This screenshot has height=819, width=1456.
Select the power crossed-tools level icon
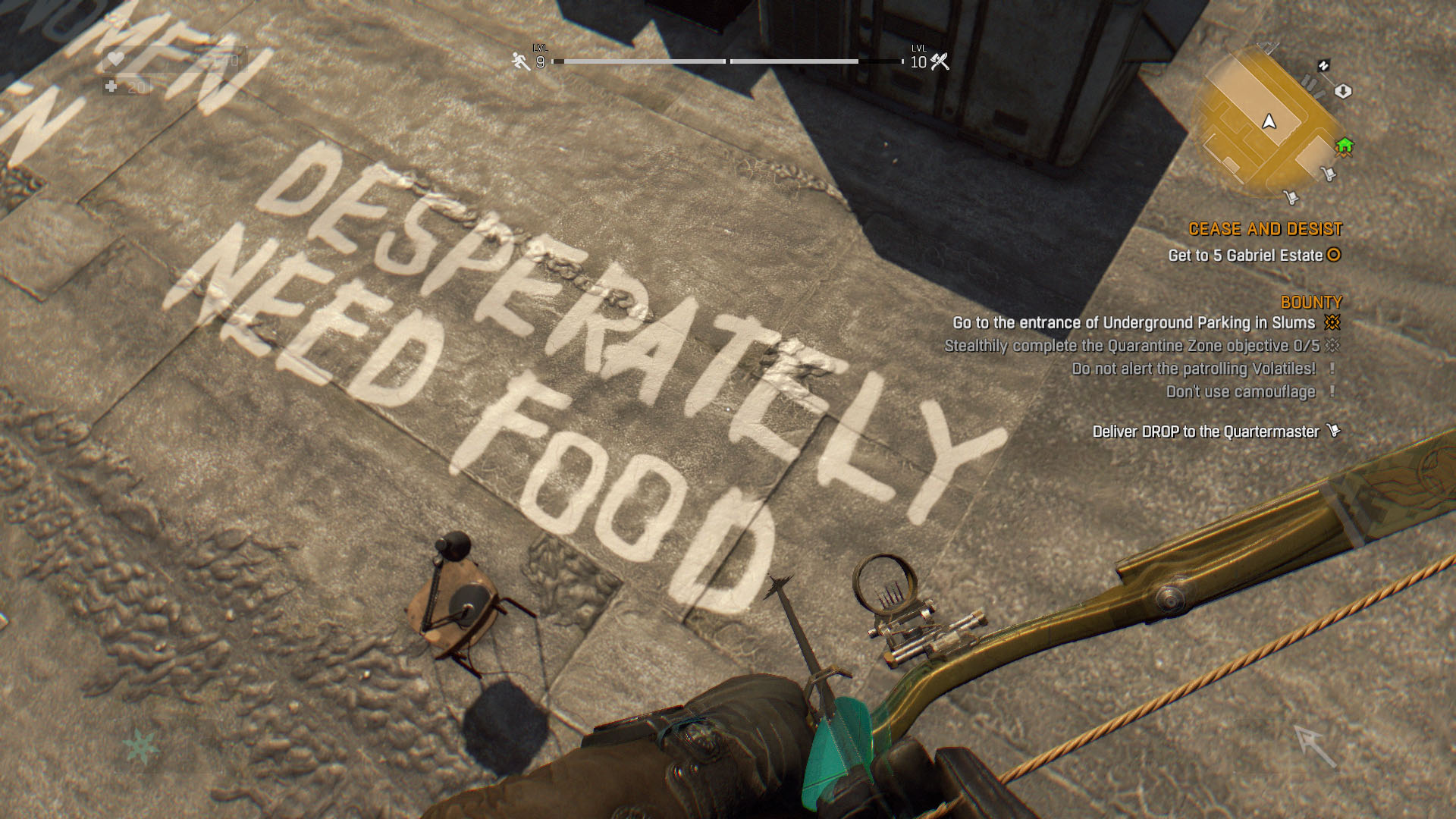tap(940, 61)
